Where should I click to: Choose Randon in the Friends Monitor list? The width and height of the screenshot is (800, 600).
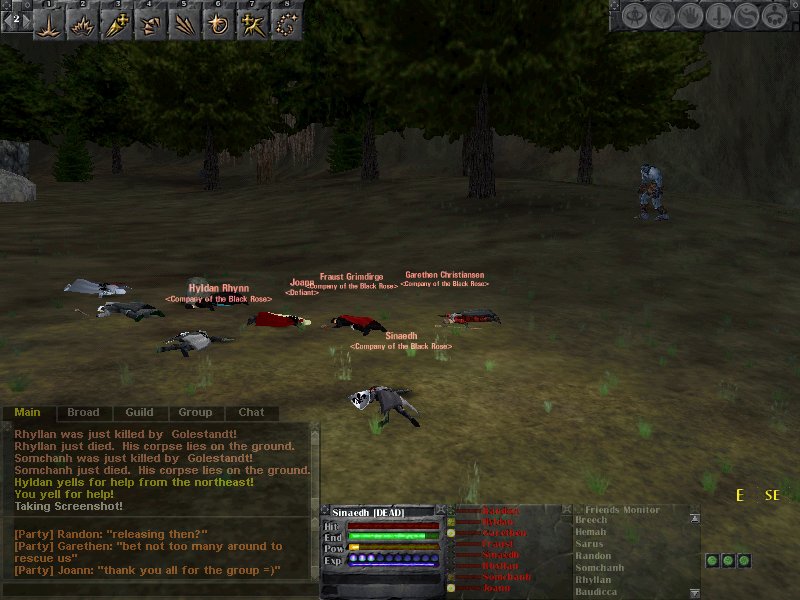(593, 556)
